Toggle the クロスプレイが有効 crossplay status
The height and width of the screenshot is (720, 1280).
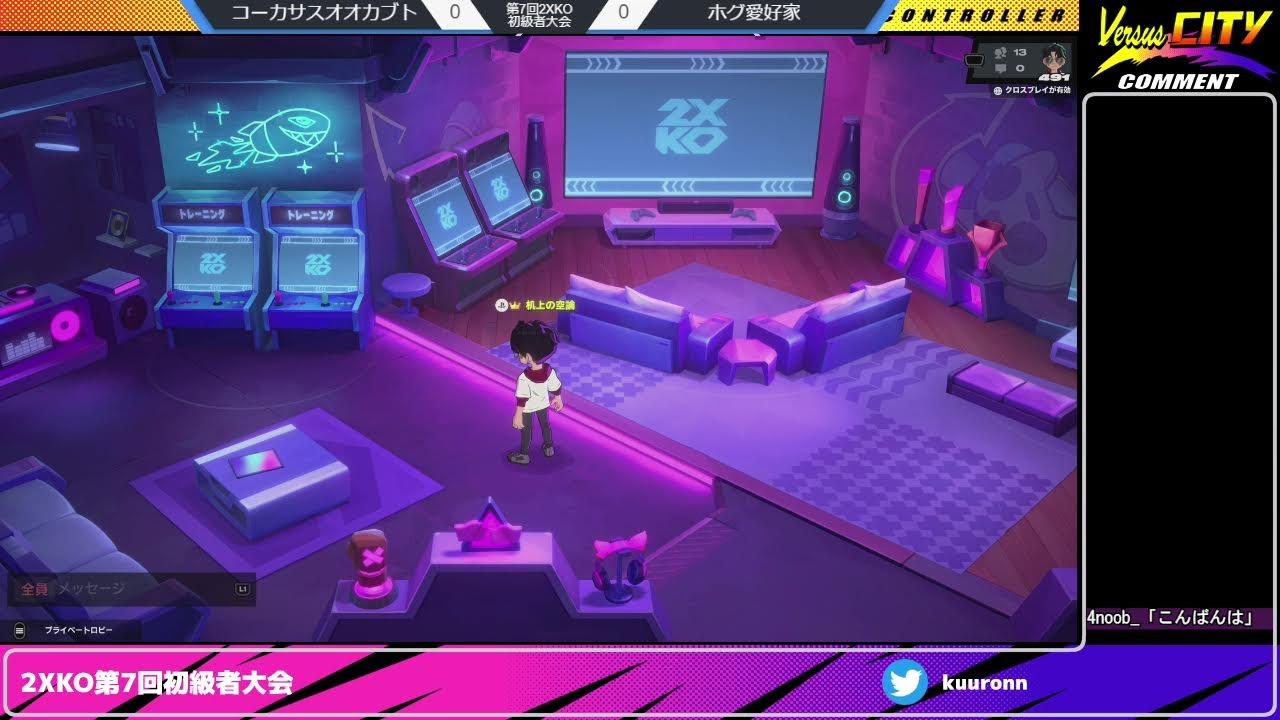click(x=1040, y=89)
